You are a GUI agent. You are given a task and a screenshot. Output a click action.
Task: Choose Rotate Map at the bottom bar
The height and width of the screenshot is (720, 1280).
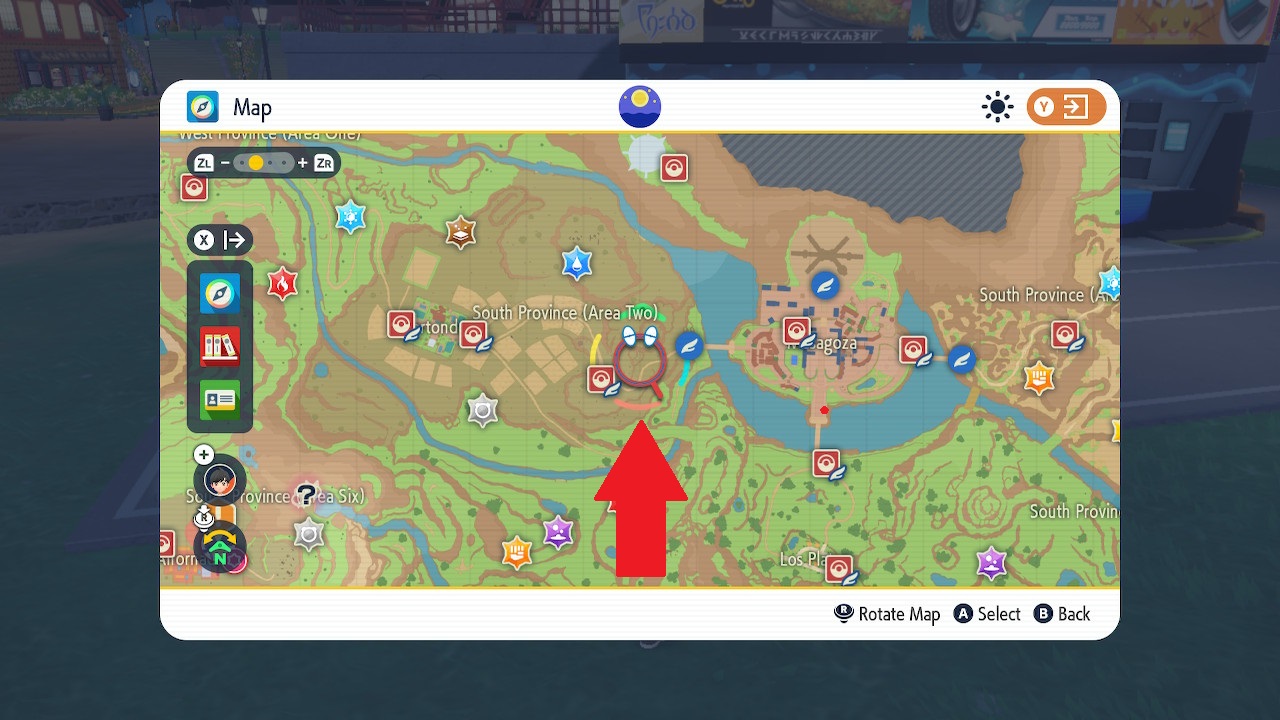[886, 614]
